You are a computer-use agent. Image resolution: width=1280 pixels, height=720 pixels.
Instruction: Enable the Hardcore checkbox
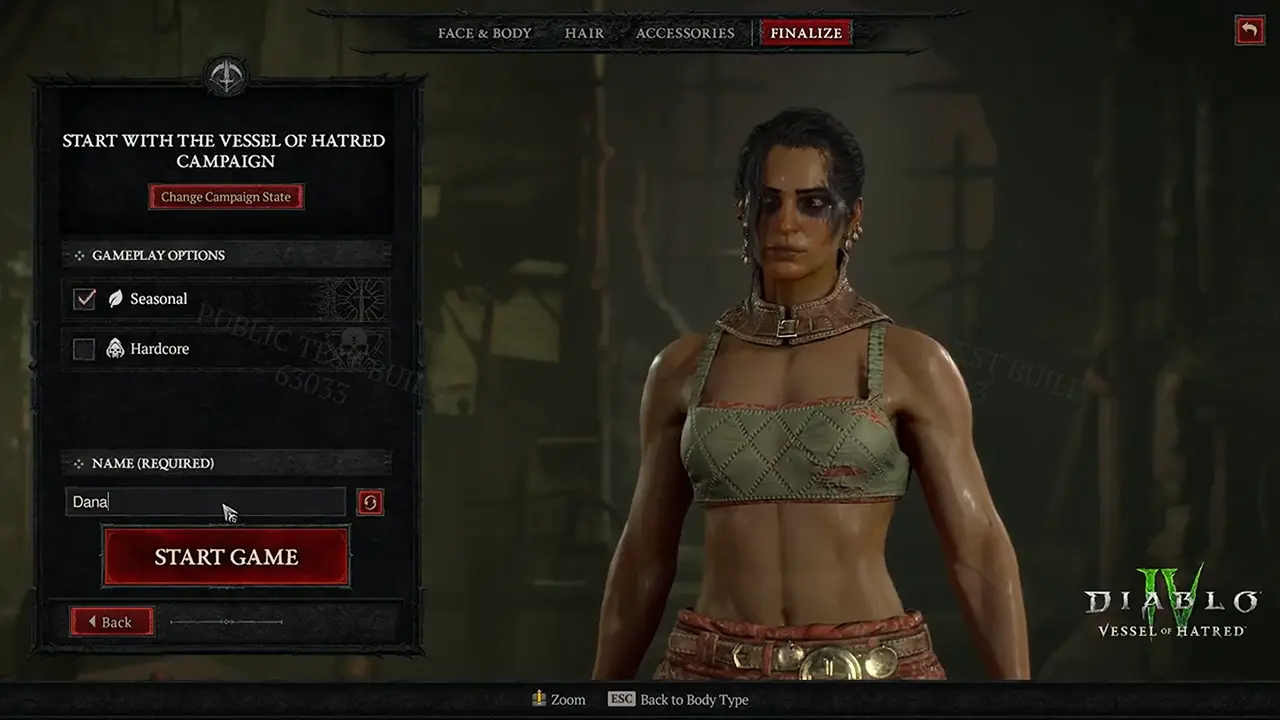[x=85, y=349]
